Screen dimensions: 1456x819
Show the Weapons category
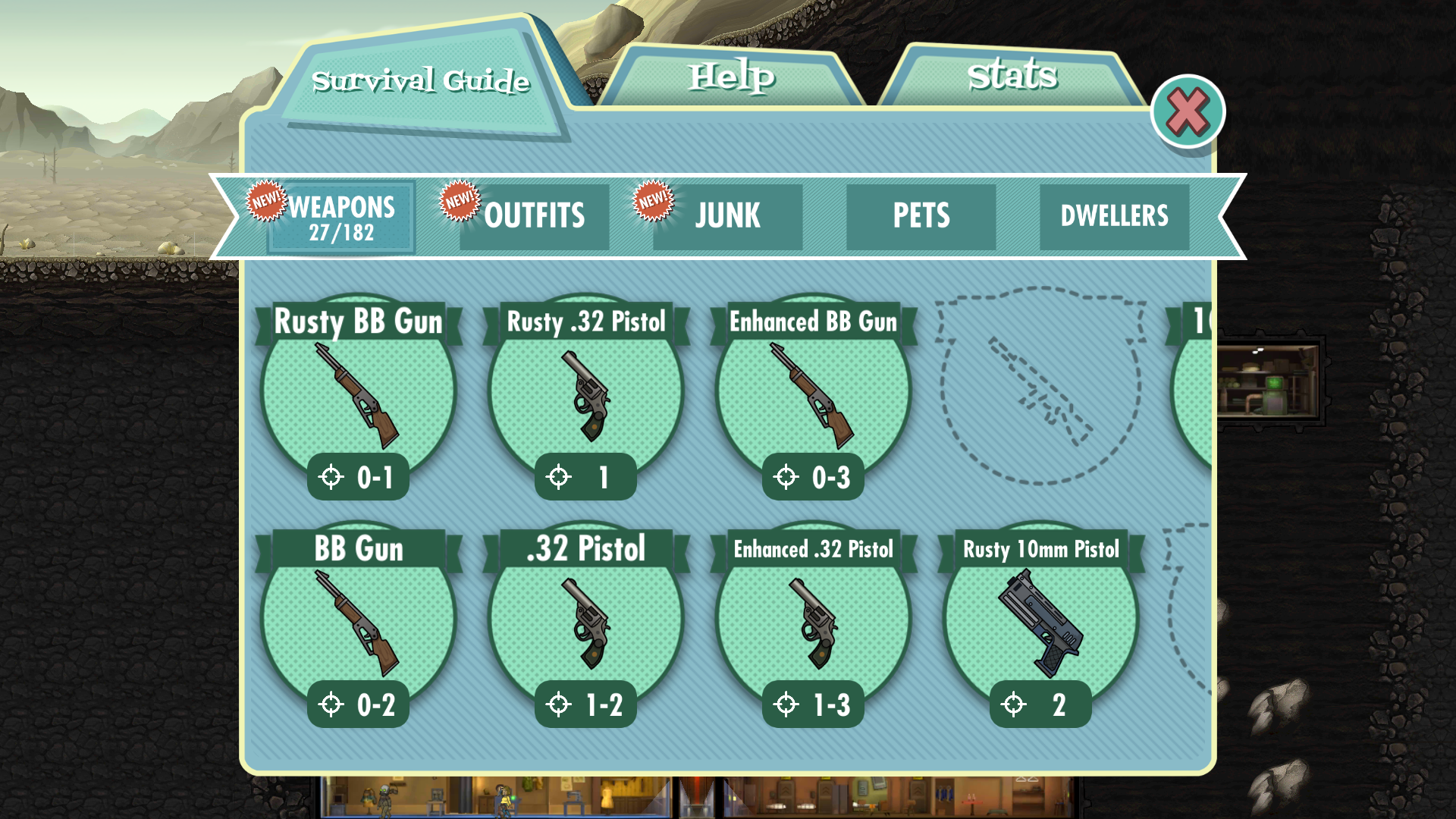(341, 217)
